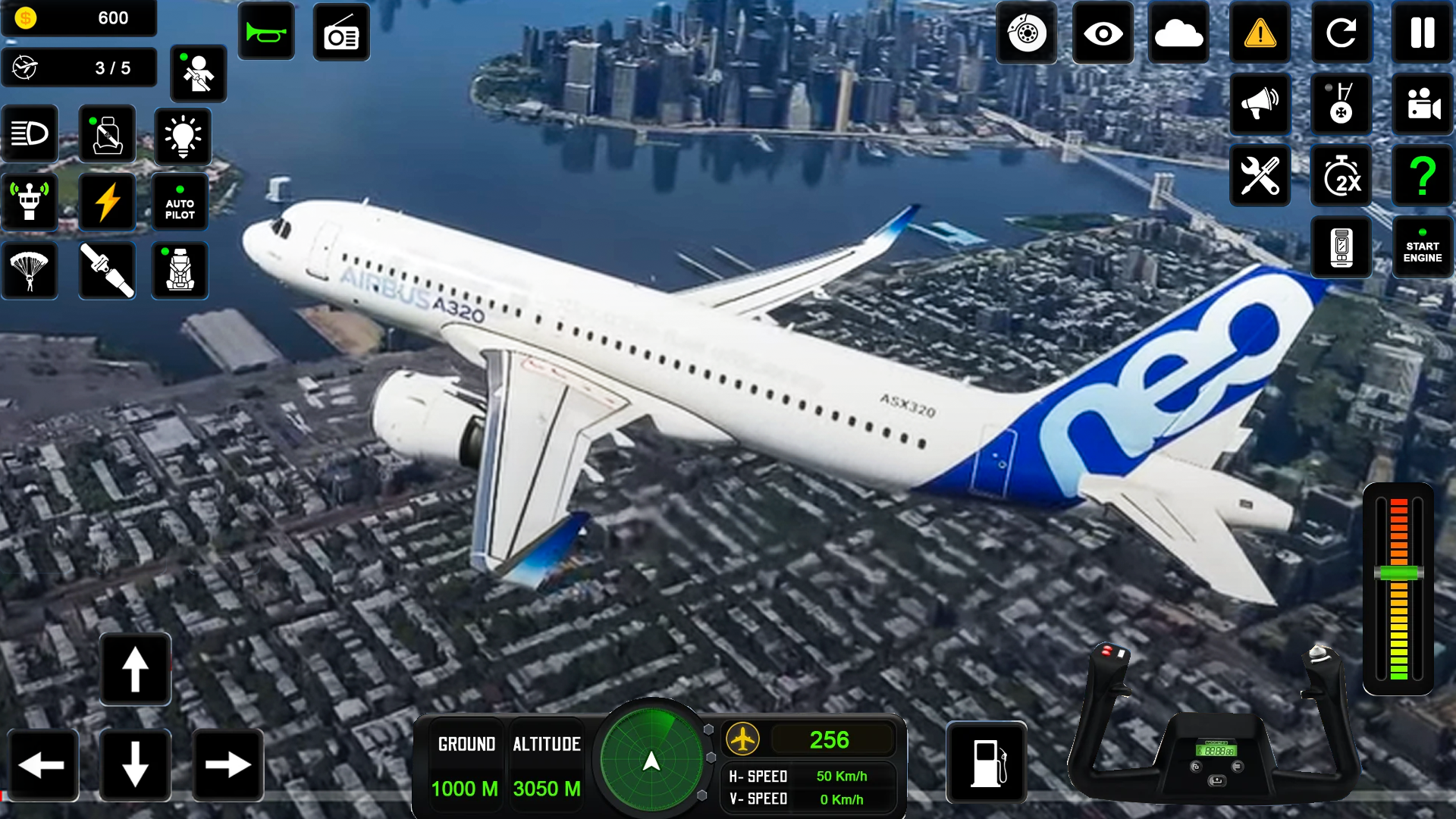The width and height of the screenshot is (1456, 819).
Task: Activate the horn button
Action: [x=266, y=32]
